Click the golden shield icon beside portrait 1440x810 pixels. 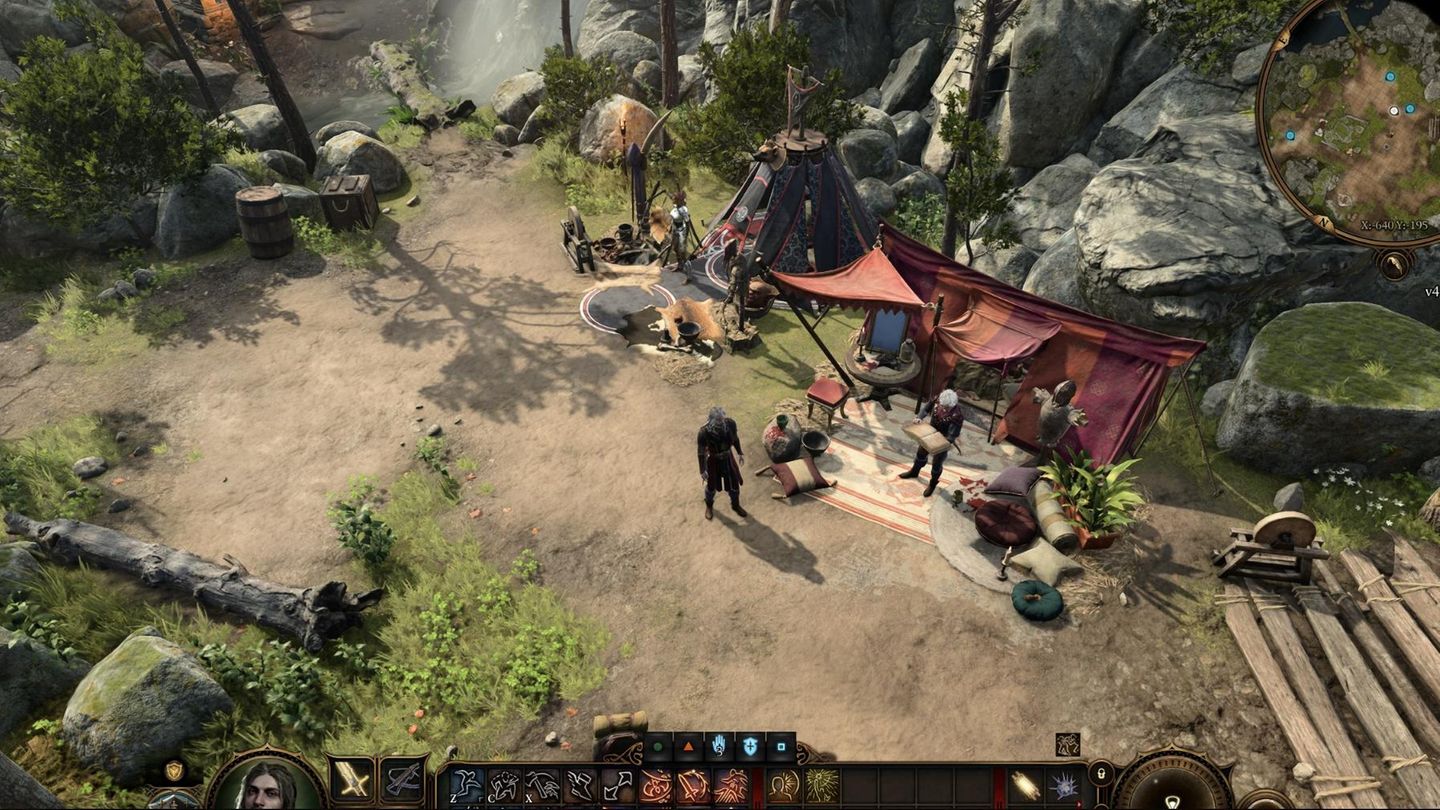click(x=174, y=770)
